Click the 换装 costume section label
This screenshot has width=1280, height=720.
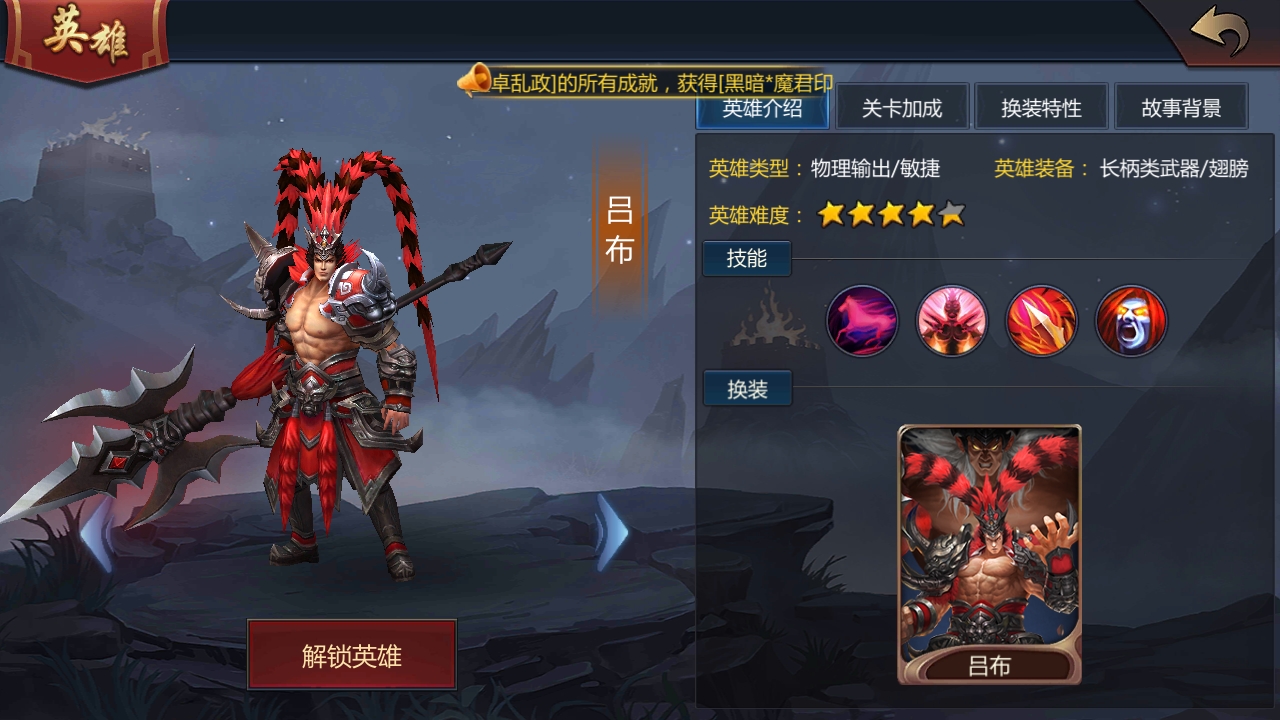coord(746,388)
